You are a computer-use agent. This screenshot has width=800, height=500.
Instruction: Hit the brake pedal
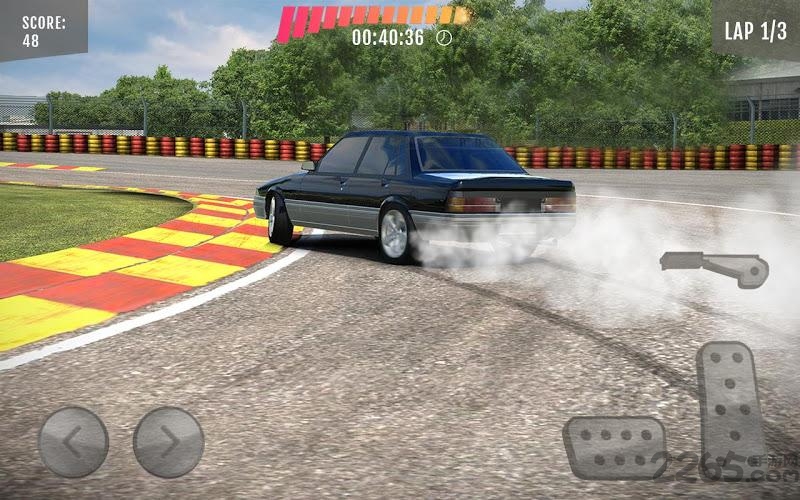[614, 446]
